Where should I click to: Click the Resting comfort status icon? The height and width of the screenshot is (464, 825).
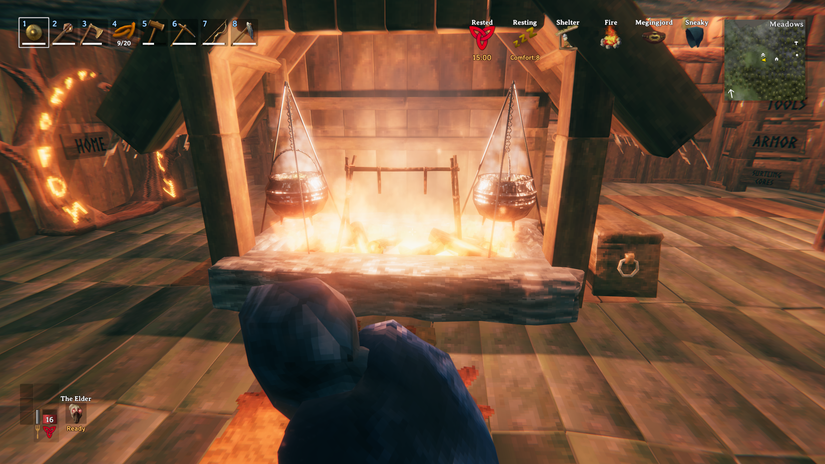524,38
